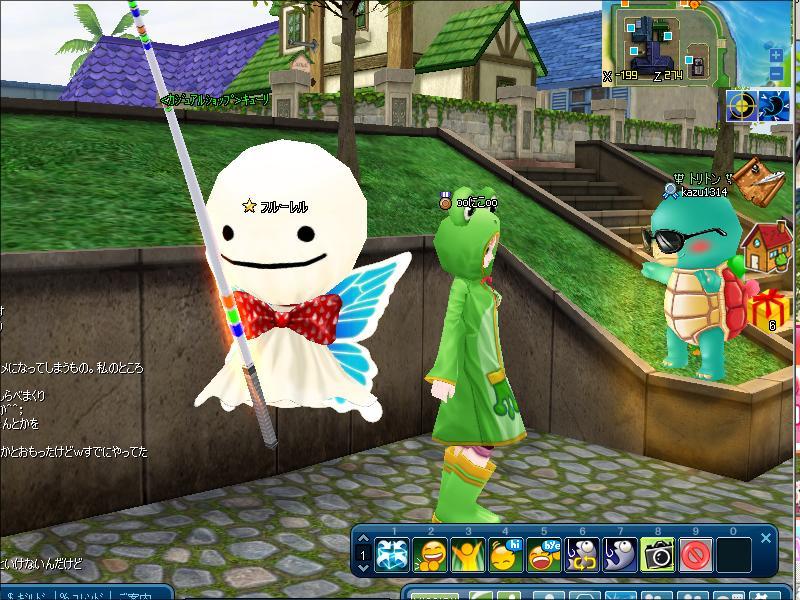Click the blue bird icon below minimap
The image size is (800, 600).
click(774, 105)
